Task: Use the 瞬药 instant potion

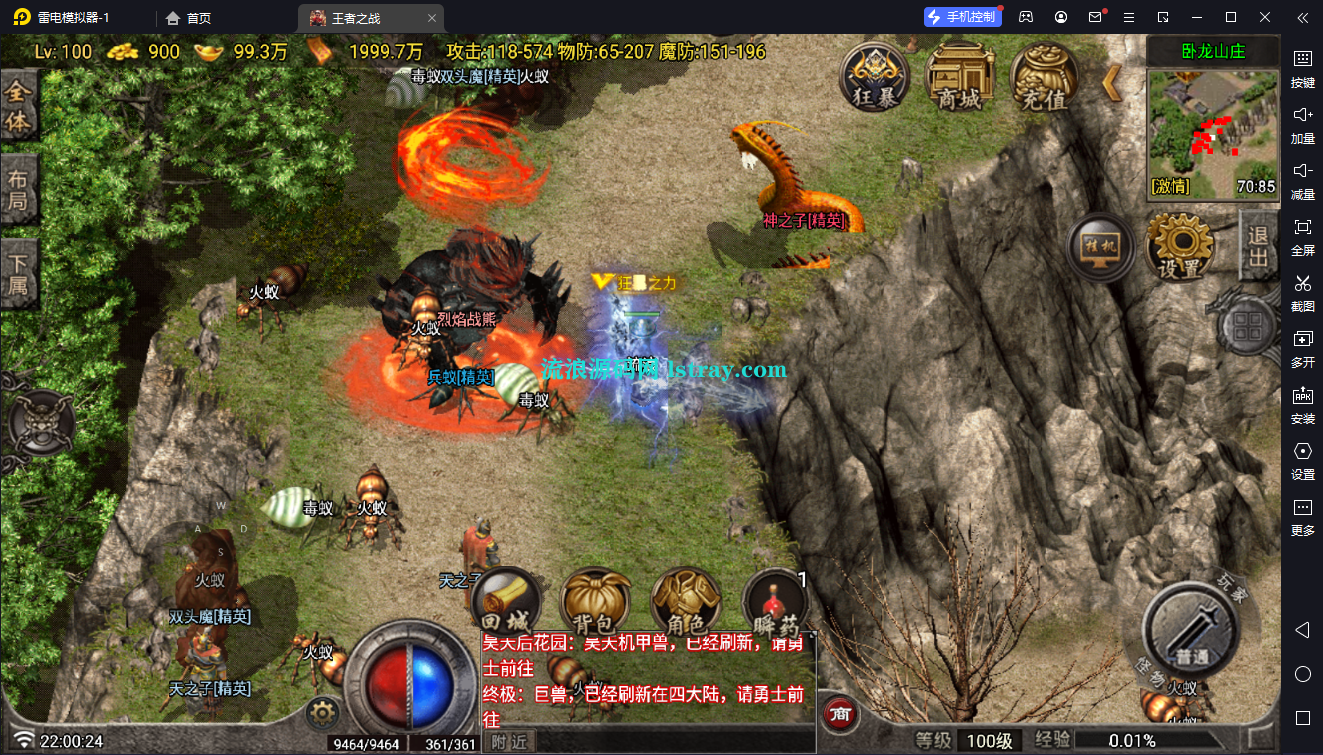Action: (776, 607)
